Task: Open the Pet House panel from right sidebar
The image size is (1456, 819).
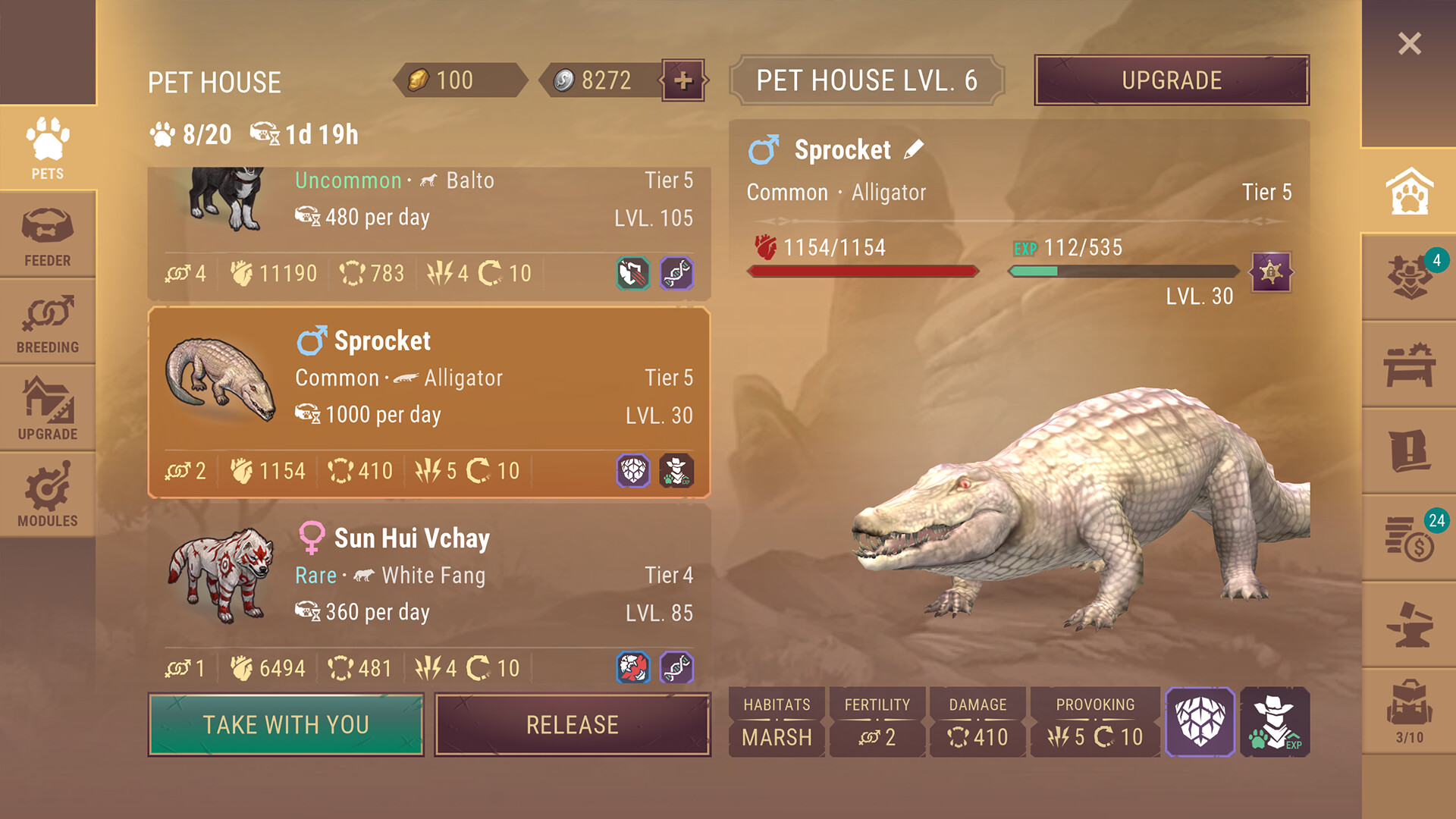Action: (x=1409, y=193)
